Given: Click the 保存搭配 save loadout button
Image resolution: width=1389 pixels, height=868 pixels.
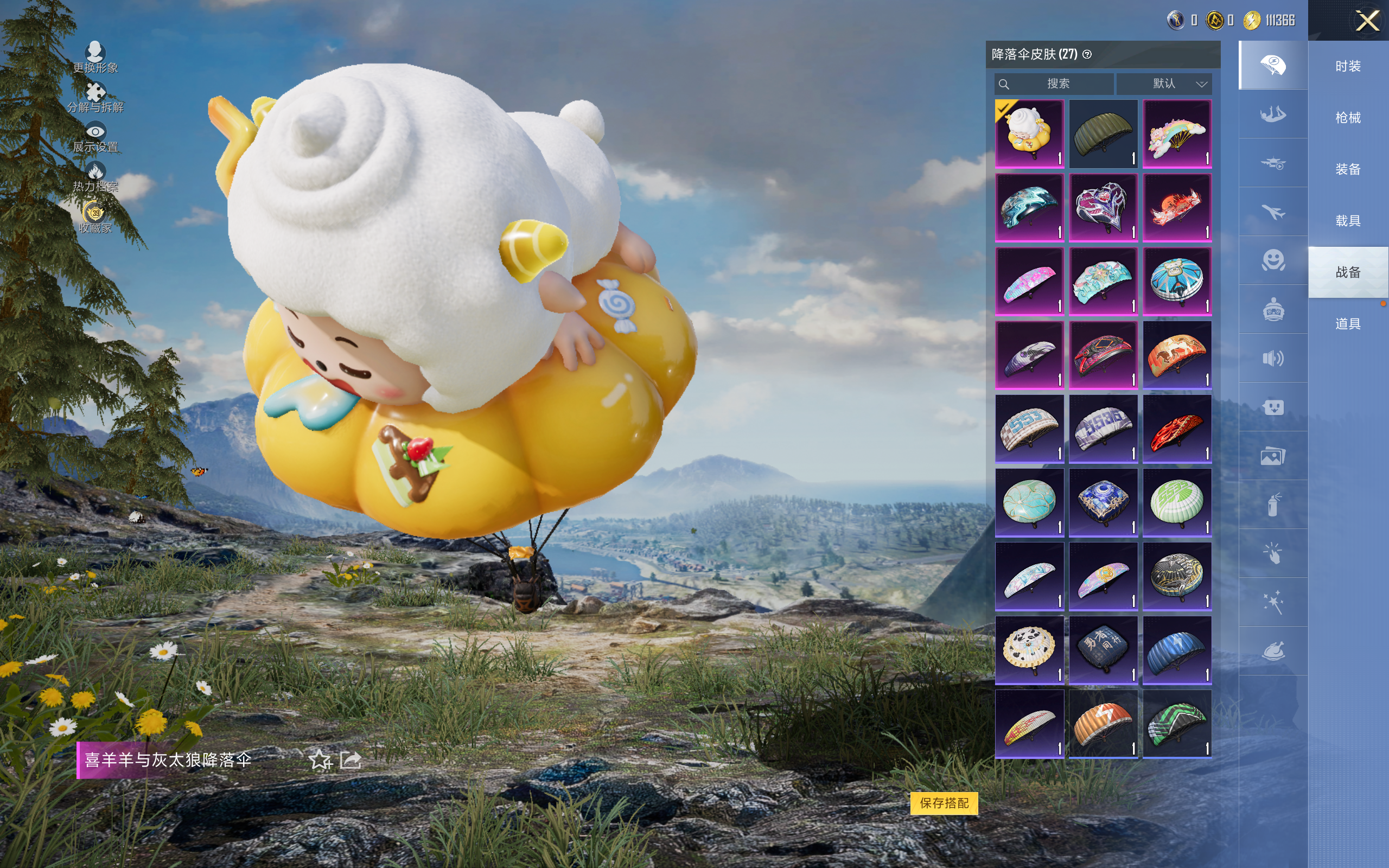Looking at the screenshot, I should (x=944, y=802).
